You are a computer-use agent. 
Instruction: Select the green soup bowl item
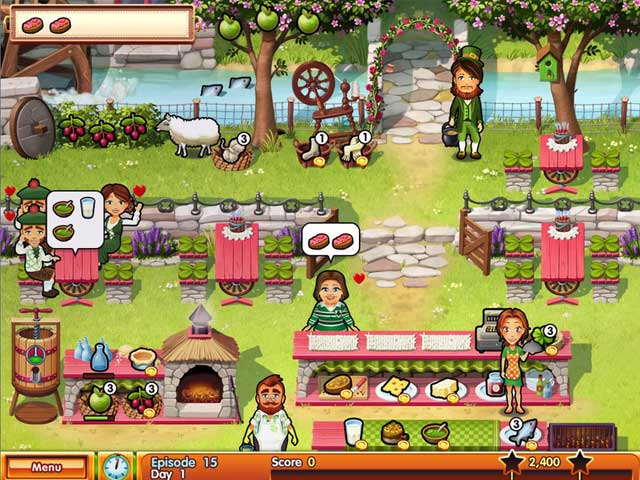(435, 433)
